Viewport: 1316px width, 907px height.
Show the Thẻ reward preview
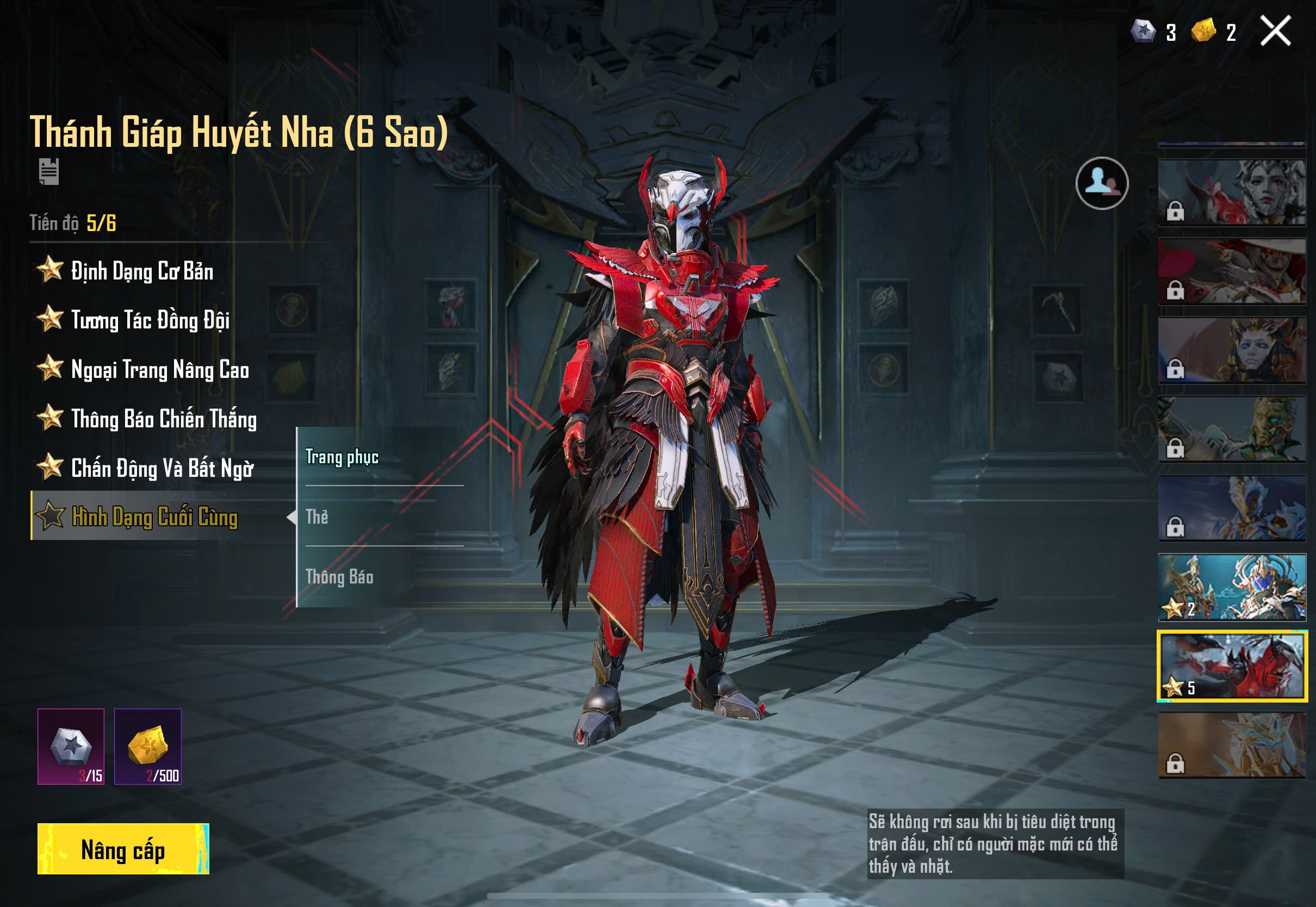[x=317, y=517]
